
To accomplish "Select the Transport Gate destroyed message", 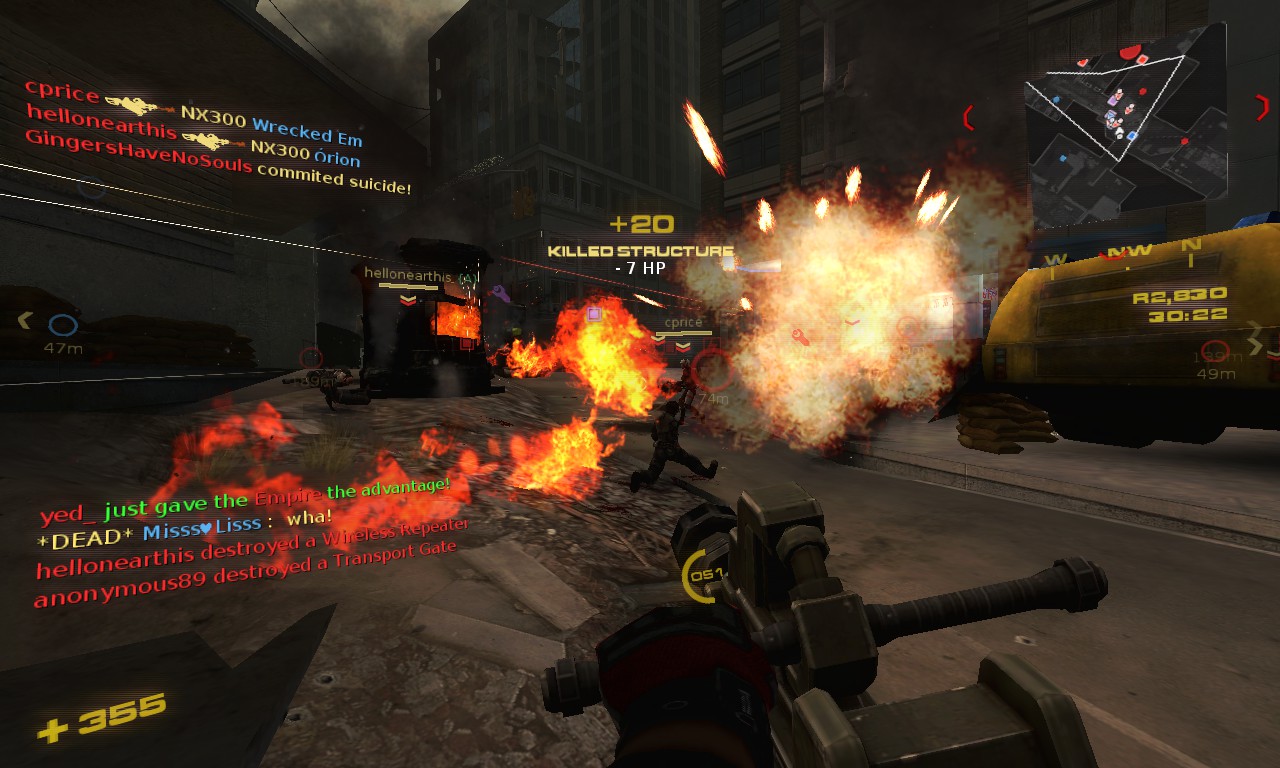I will pyautogui.click(x=245, y=574).
